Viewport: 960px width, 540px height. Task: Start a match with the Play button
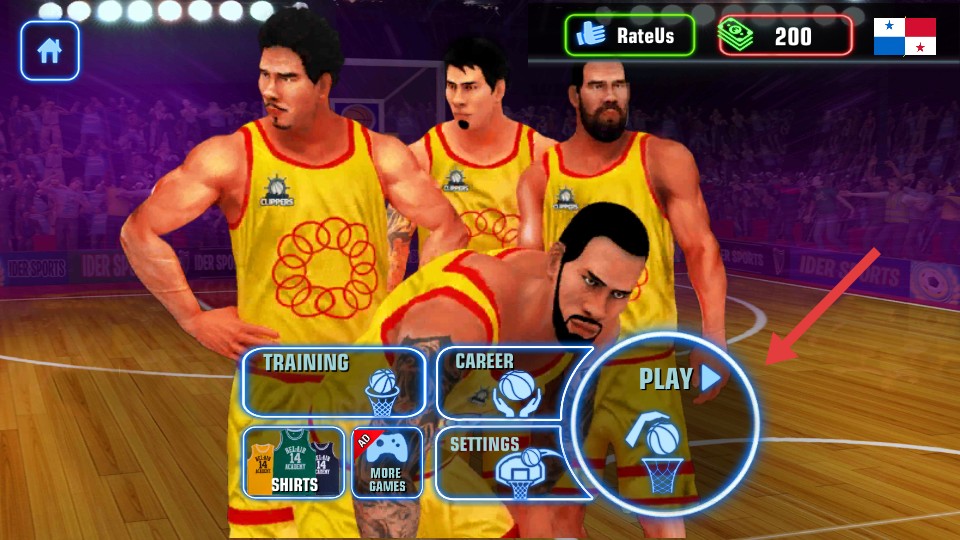click(x=666, y=424)
